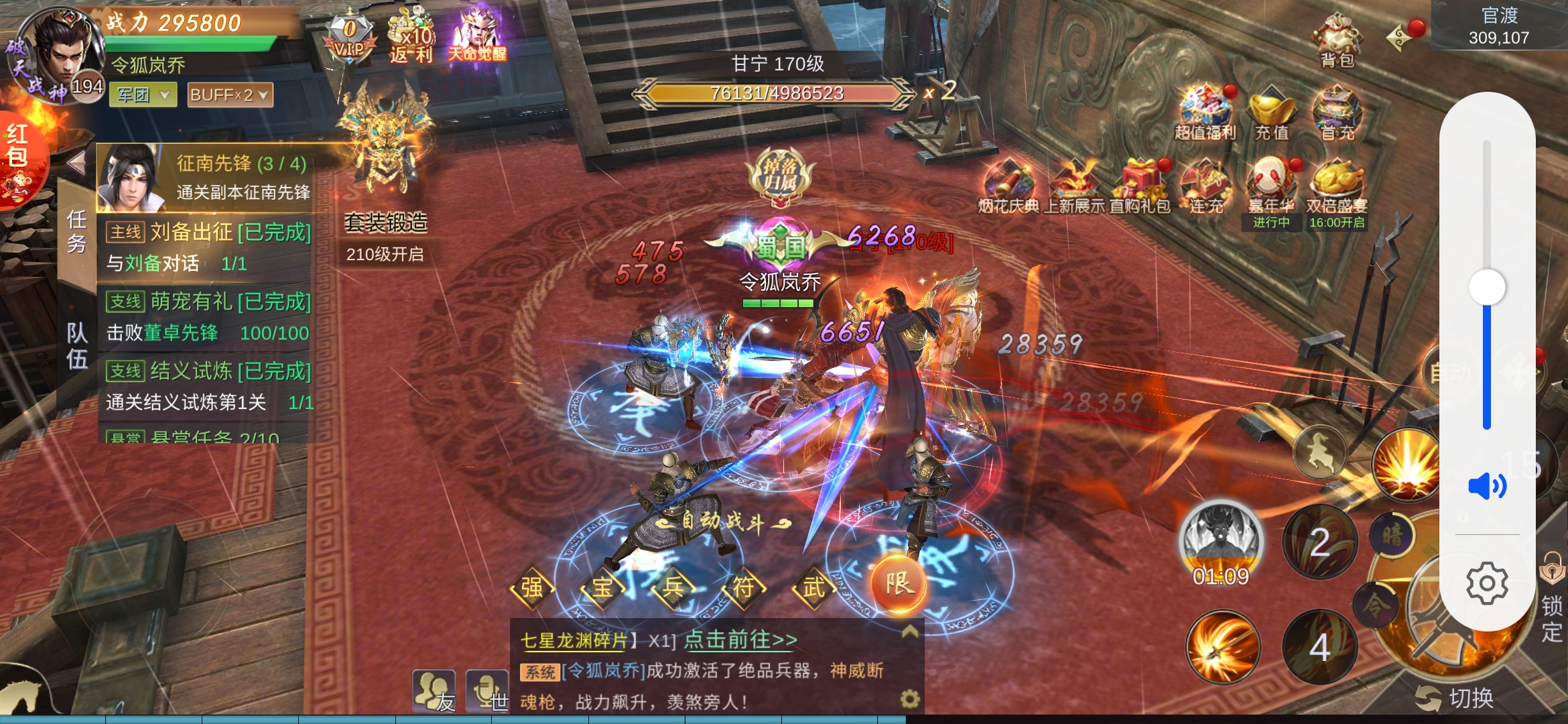Screen dimensions: 1568x724
Task: Open the 超值福利 benefits icon
Action: pos(1205,114)
